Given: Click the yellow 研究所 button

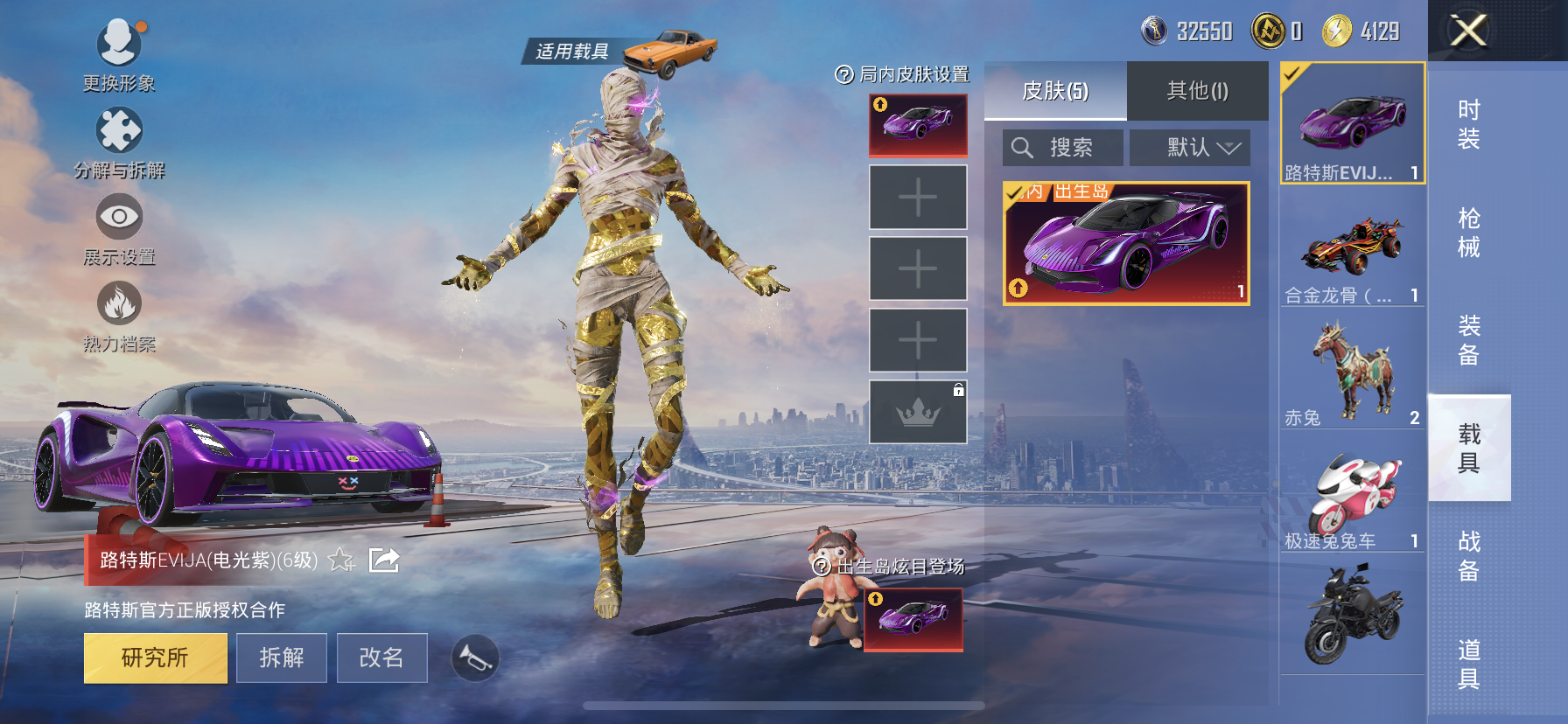Looking at the screenshot, I should coord(155,658).
